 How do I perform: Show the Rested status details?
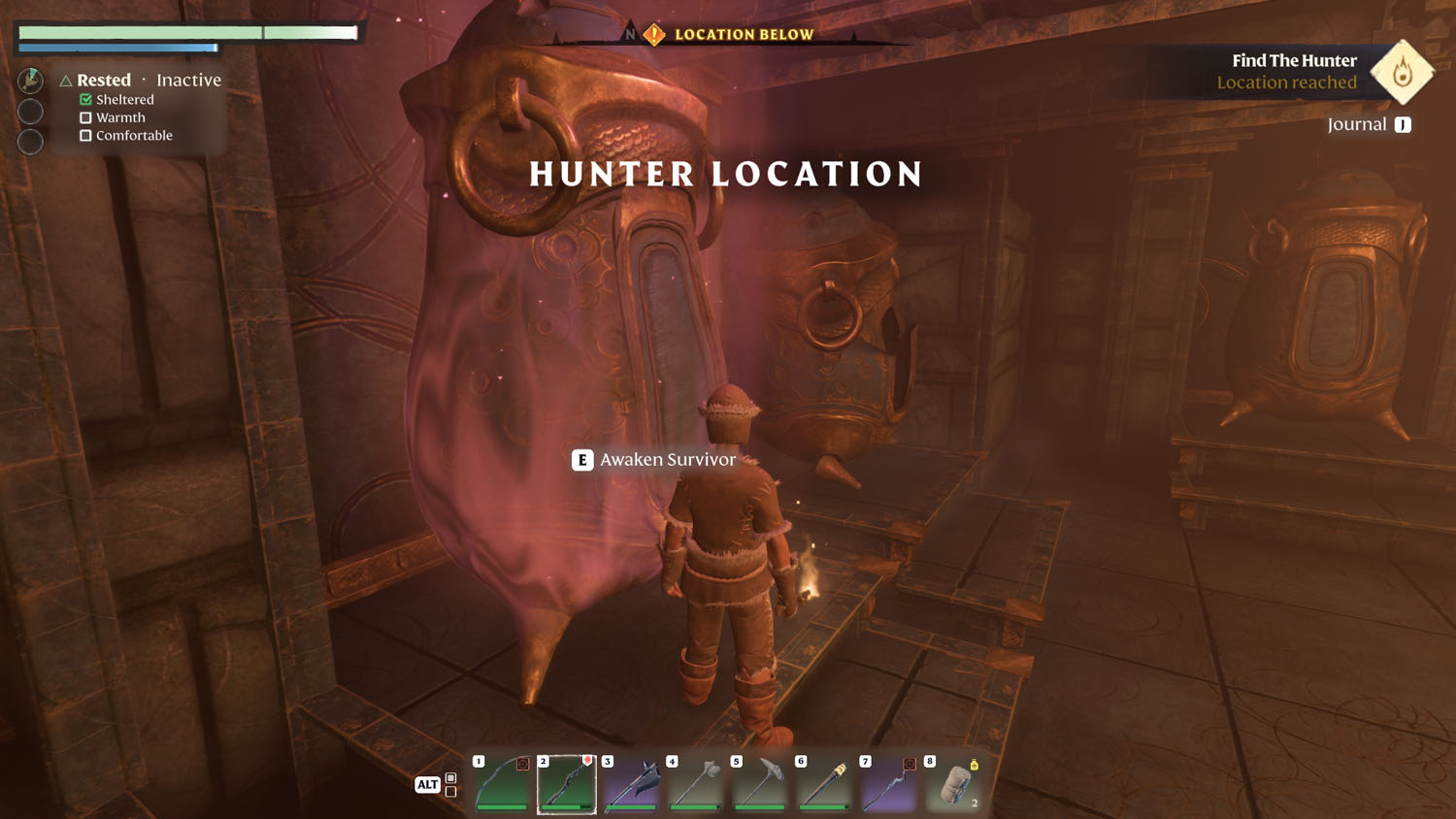(x=103, y=81)
